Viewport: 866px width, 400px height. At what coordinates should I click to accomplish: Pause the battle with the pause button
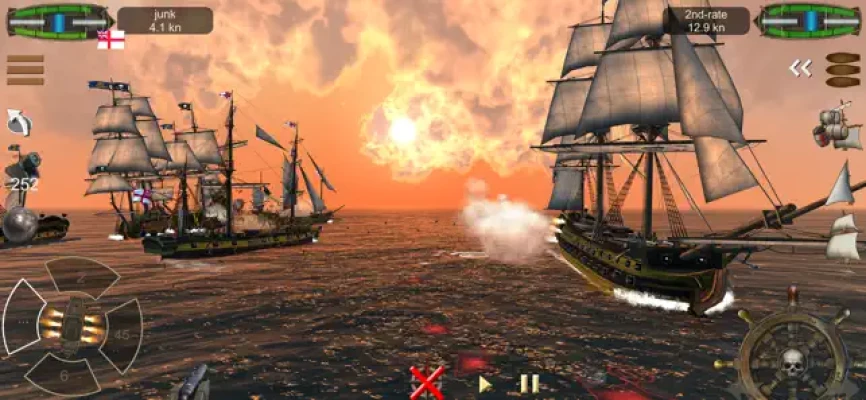(x=529, y=383)
